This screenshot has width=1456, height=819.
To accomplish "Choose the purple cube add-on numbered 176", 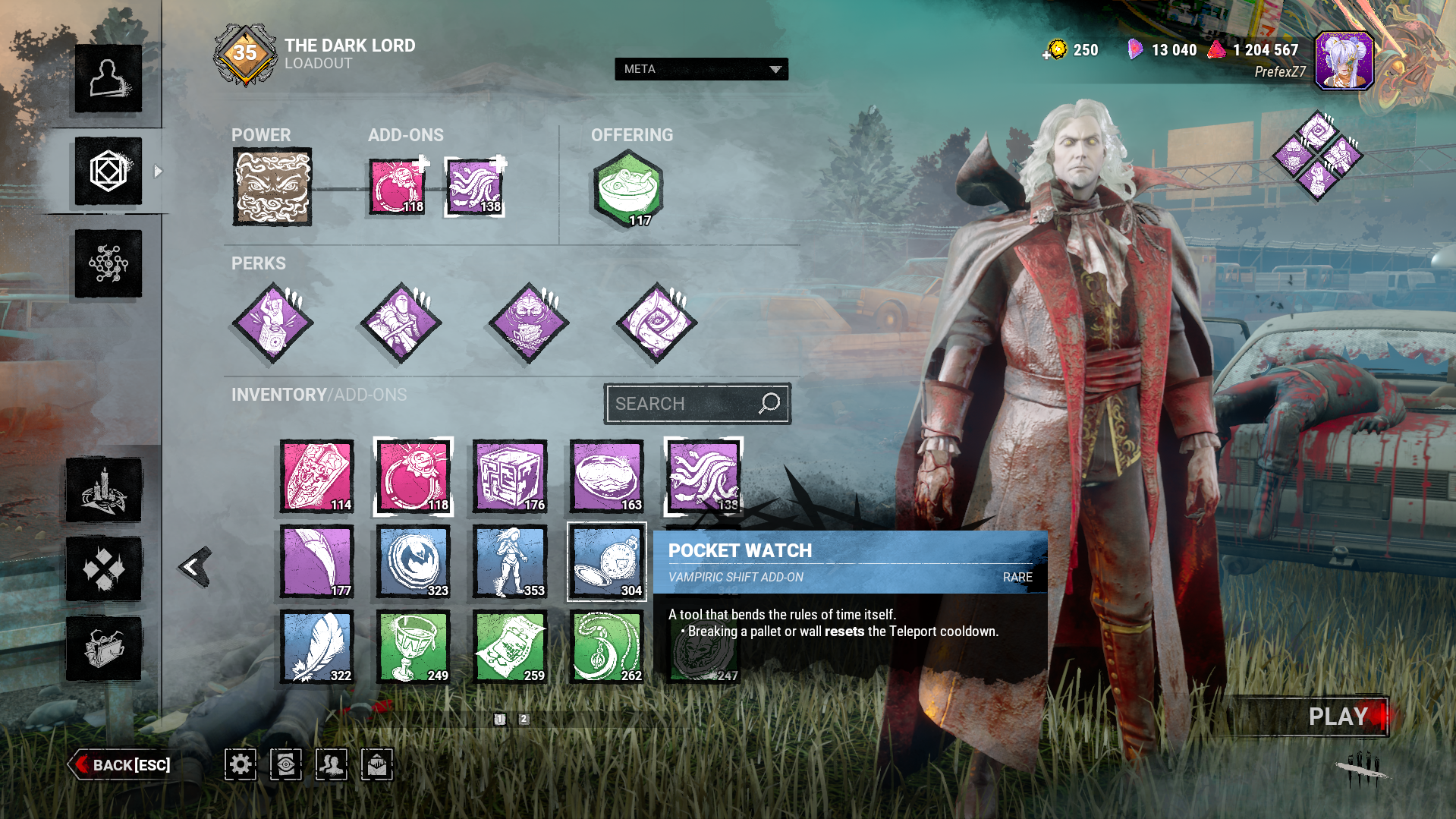I will (510, 477).
